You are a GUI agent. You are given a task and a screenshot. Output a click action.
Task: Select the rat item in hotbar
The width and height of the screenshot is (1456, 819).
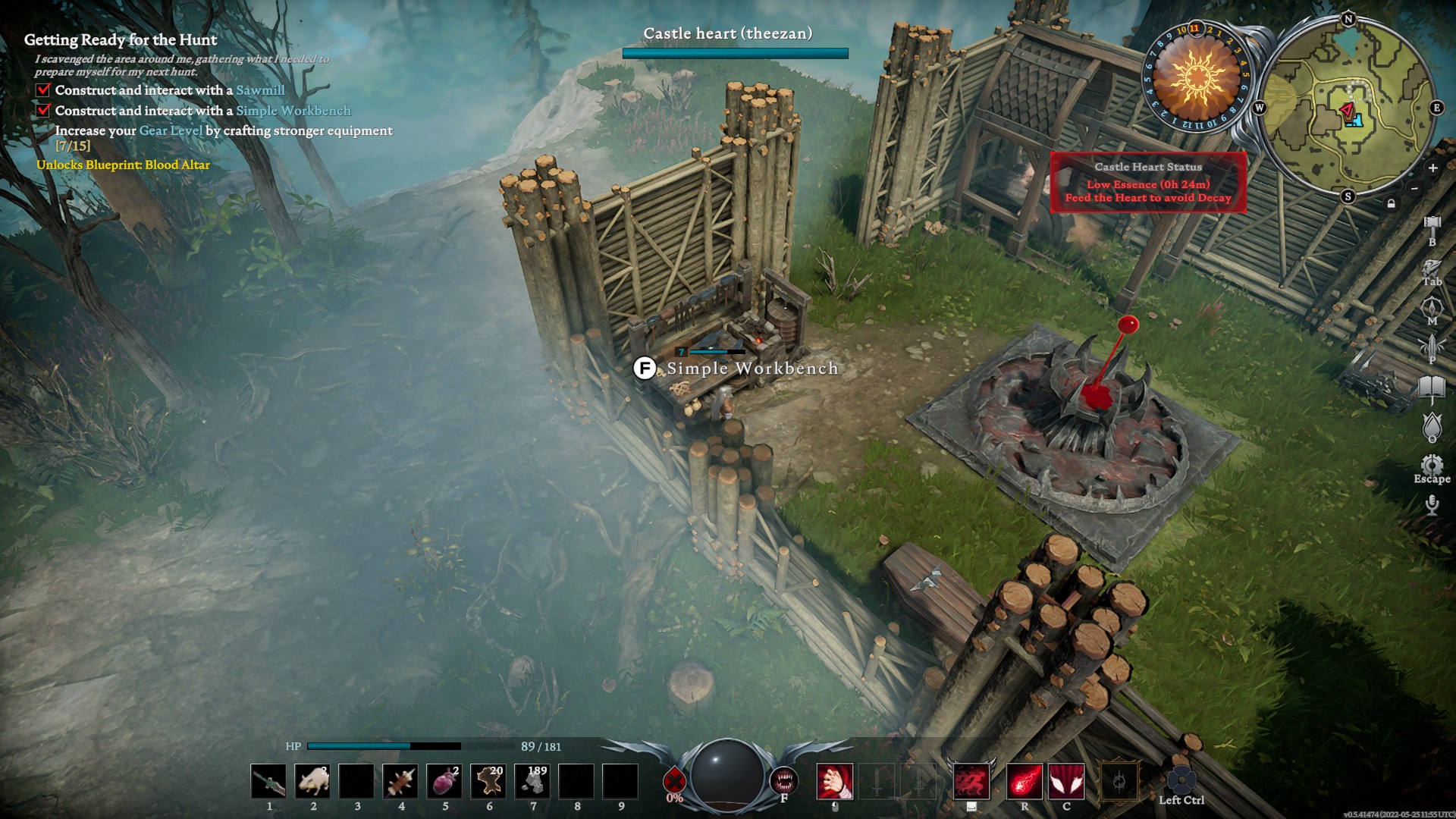pyautogui.click(x=312, y=782)
